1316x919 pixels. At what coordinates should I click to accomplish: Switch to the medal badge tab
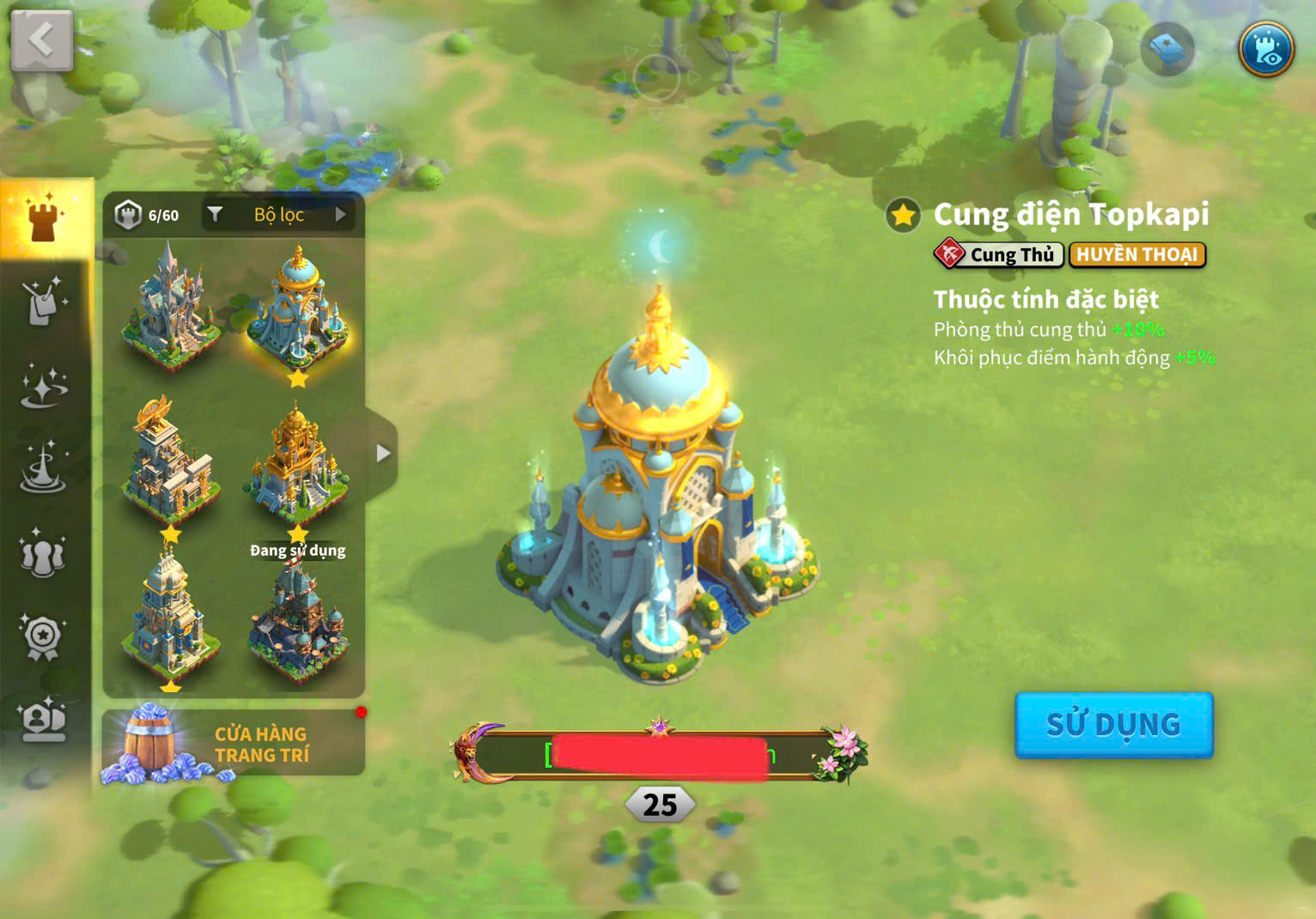pyautogui.click(x=43, y=637)
